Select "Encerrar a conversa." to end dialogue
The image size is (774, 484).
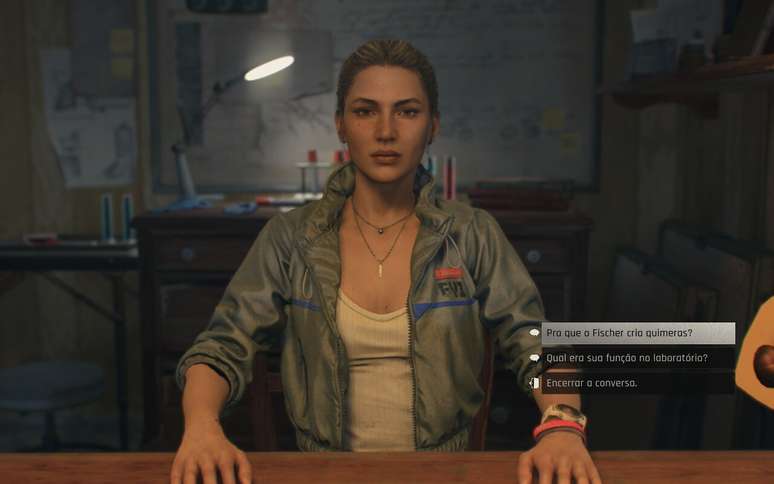tap(592, 382)
